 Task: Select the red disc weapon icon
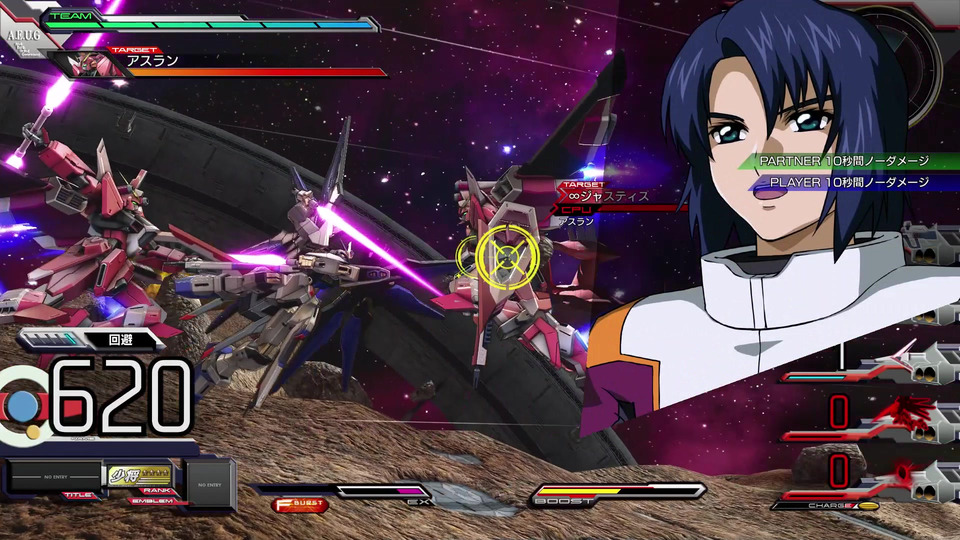tap(903, 470)
